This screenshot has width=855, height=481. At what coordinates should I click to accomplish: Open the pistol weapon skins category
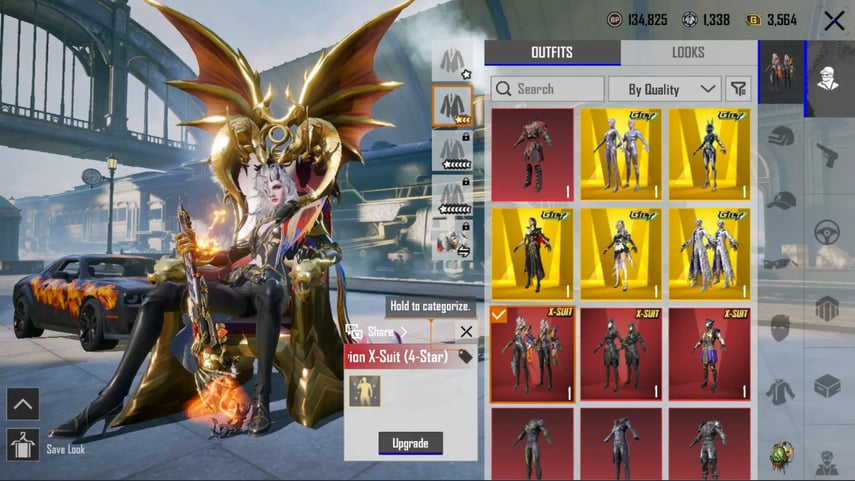(x=827, y=155)
